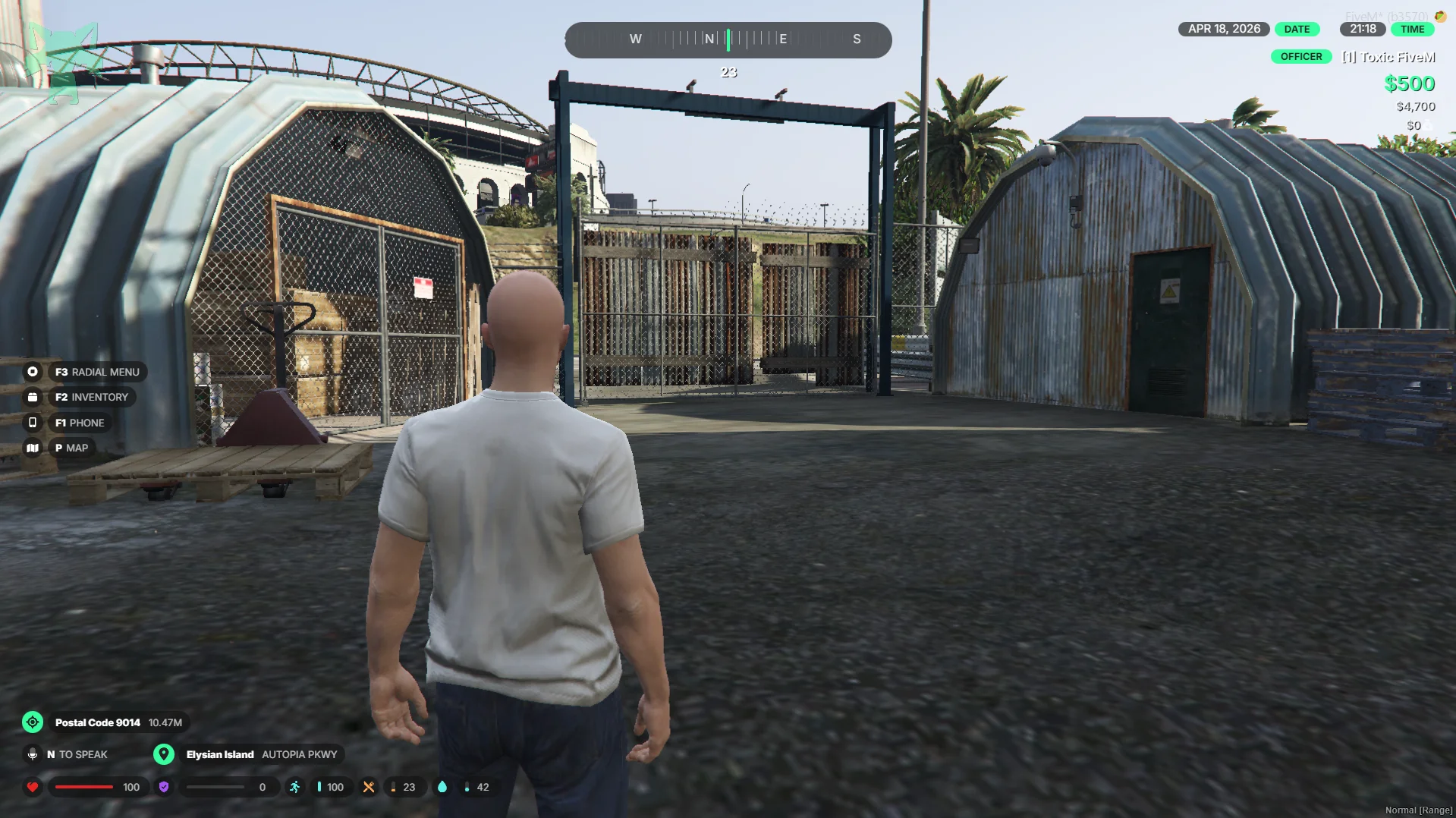The height and width of the screenshot is (818, 1456).
Task: Open the Phone shortcut icon
Action: click(x=33, y=423)
